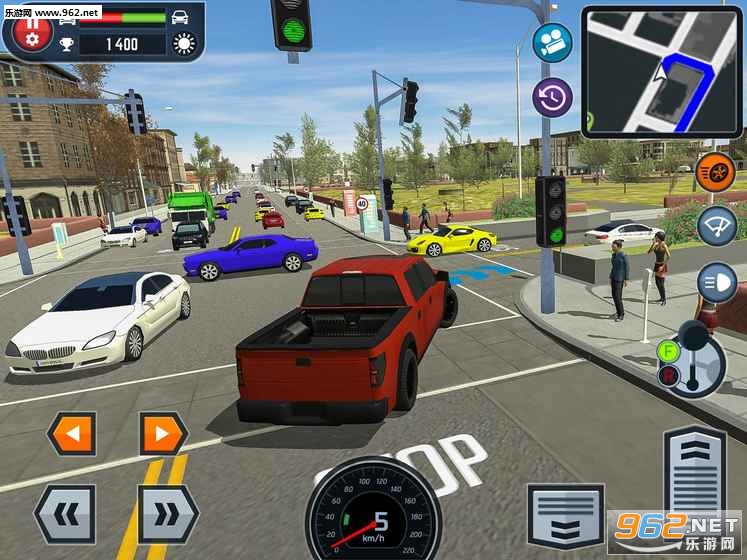Activate the right turn signal arrow
This screenshot has width=747, height=560.
coord(162,434)
